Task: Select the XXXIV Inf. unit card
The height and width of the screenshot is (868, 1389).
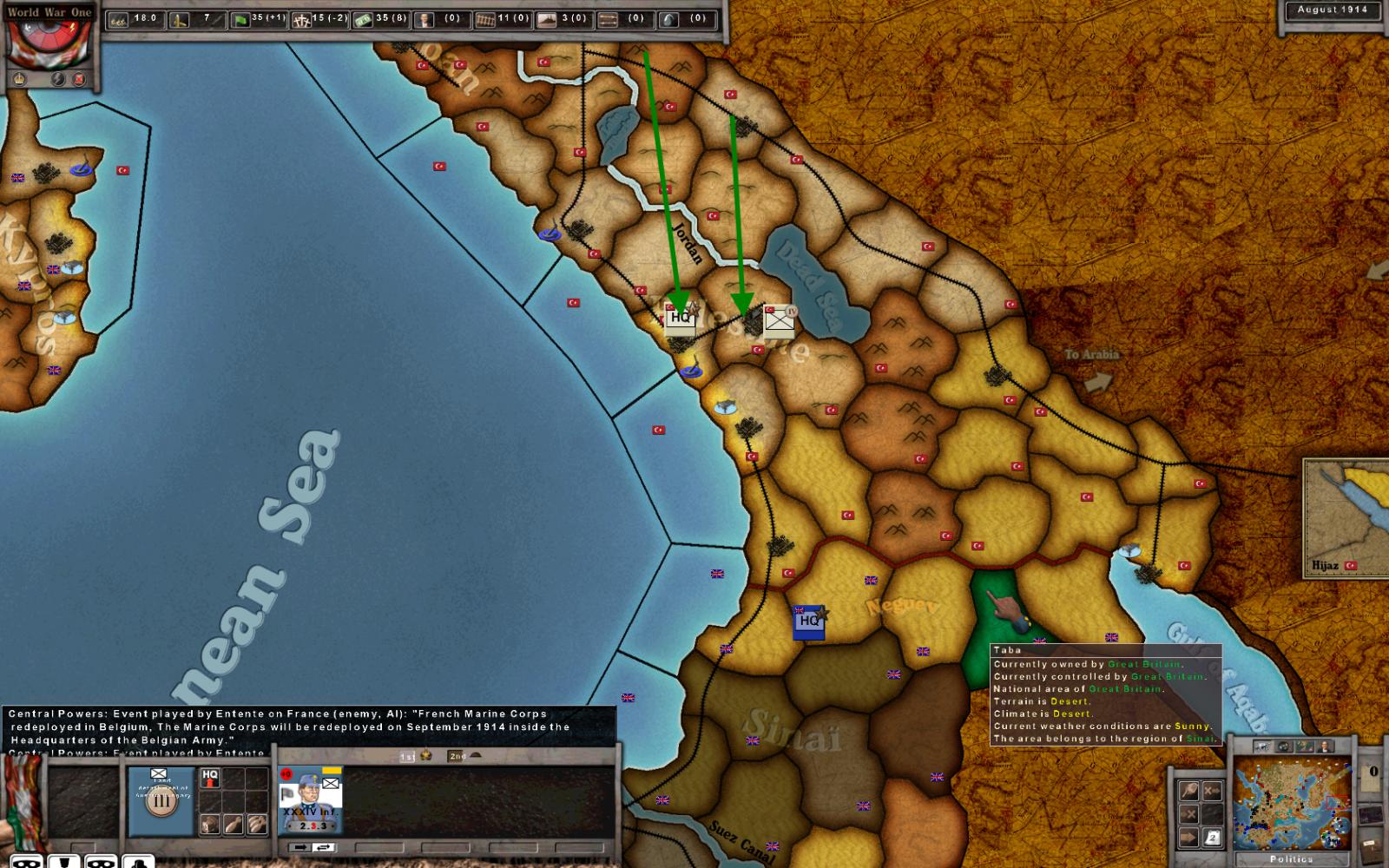Action: (x=310, y=799)
